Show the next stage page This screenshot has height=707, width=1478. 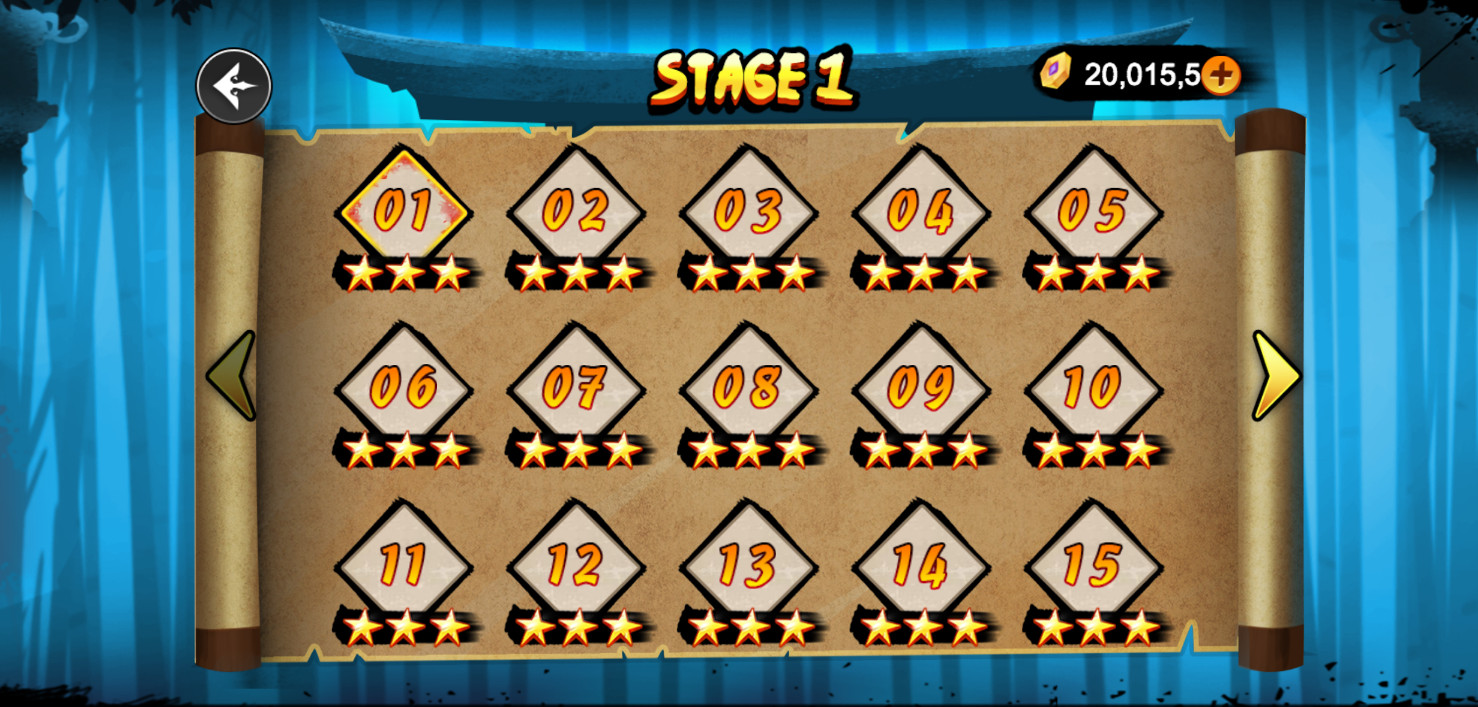click(1275, 376)
